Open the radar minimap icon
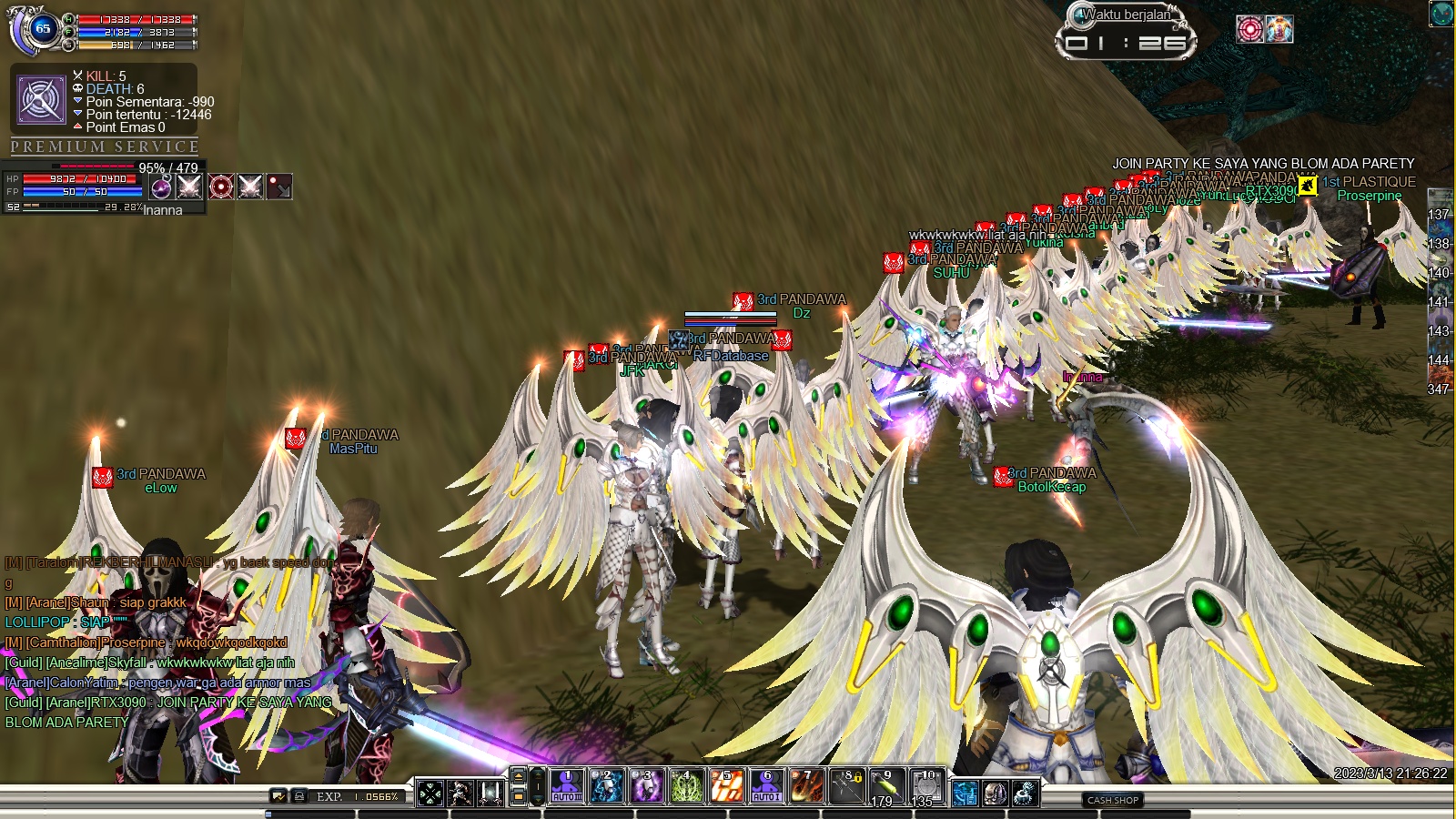The height and width of the screenshot is (819, 1456). [1441, 14]
